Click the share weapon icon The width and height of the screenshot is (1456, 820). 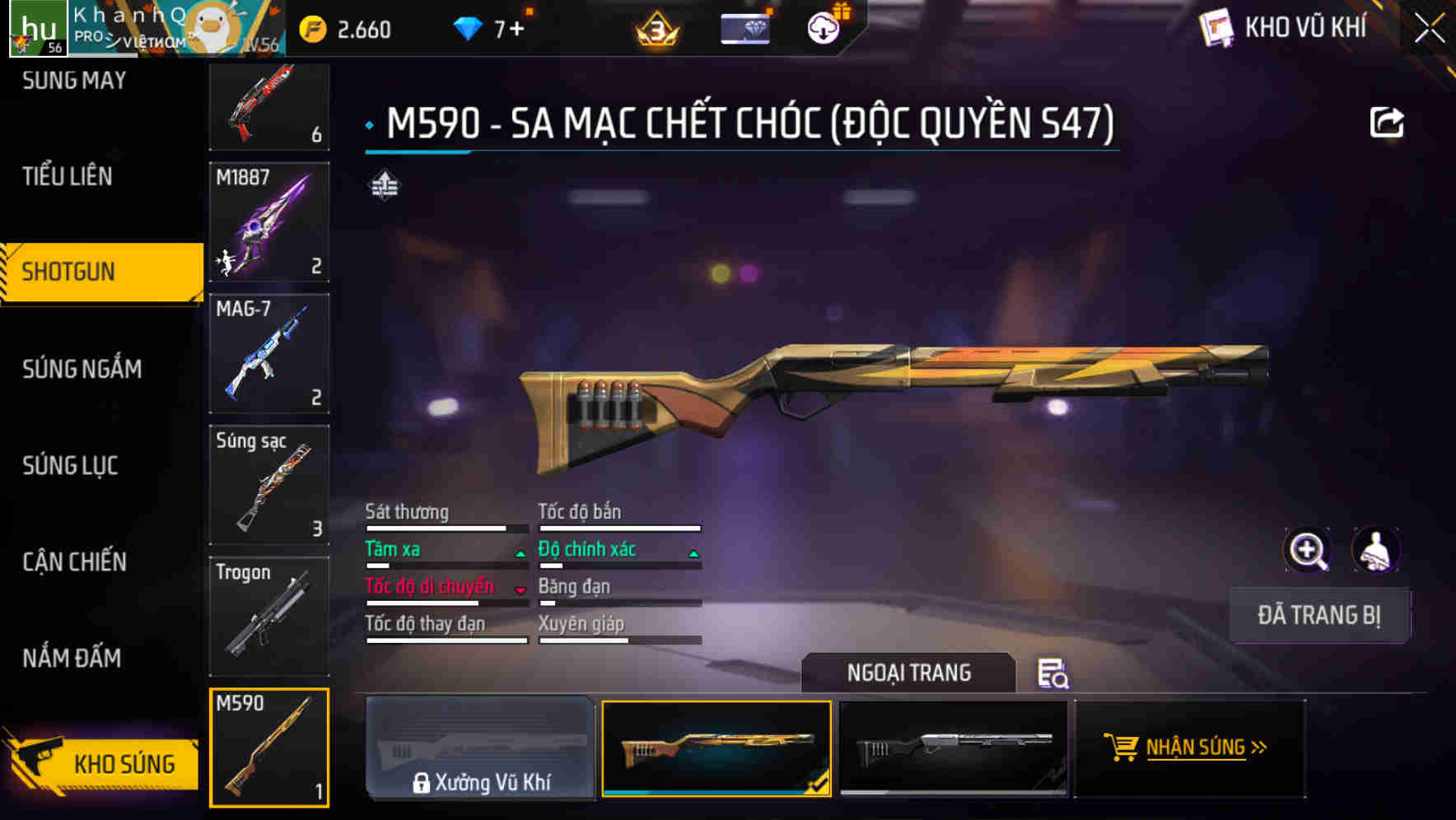click(x=1387, y=120)
